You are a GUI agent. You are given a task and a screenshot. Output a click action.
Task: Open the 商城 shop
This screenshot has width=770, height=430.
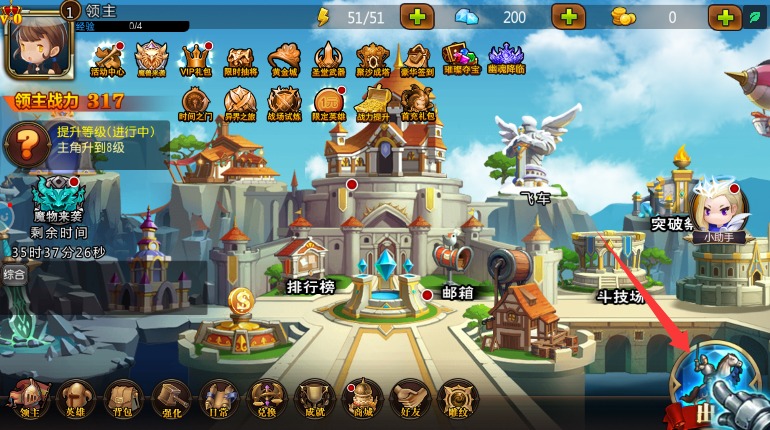point(362,398)
